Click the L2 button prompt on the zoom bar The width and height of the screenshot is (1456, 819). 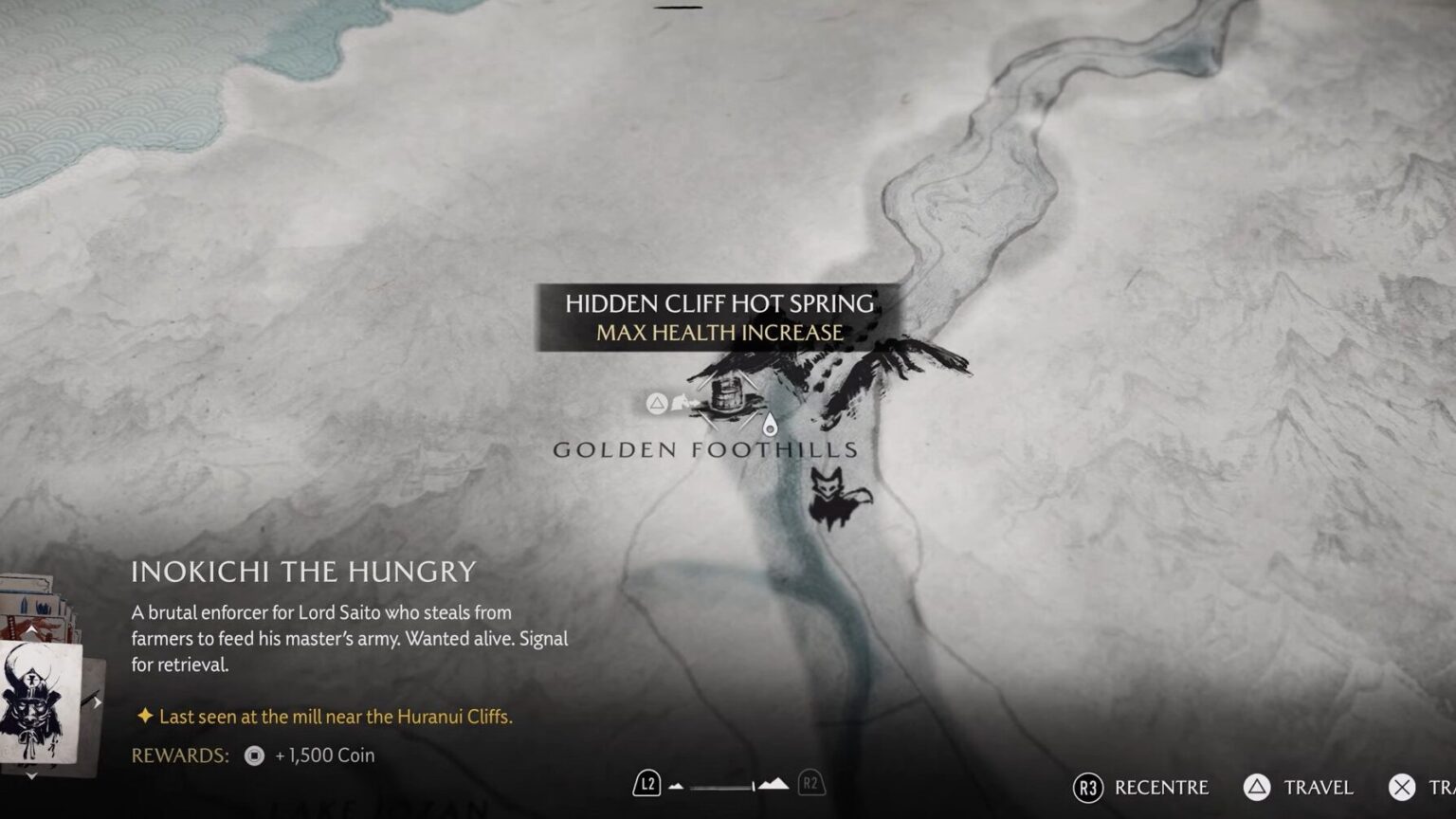tap(647, 784)
